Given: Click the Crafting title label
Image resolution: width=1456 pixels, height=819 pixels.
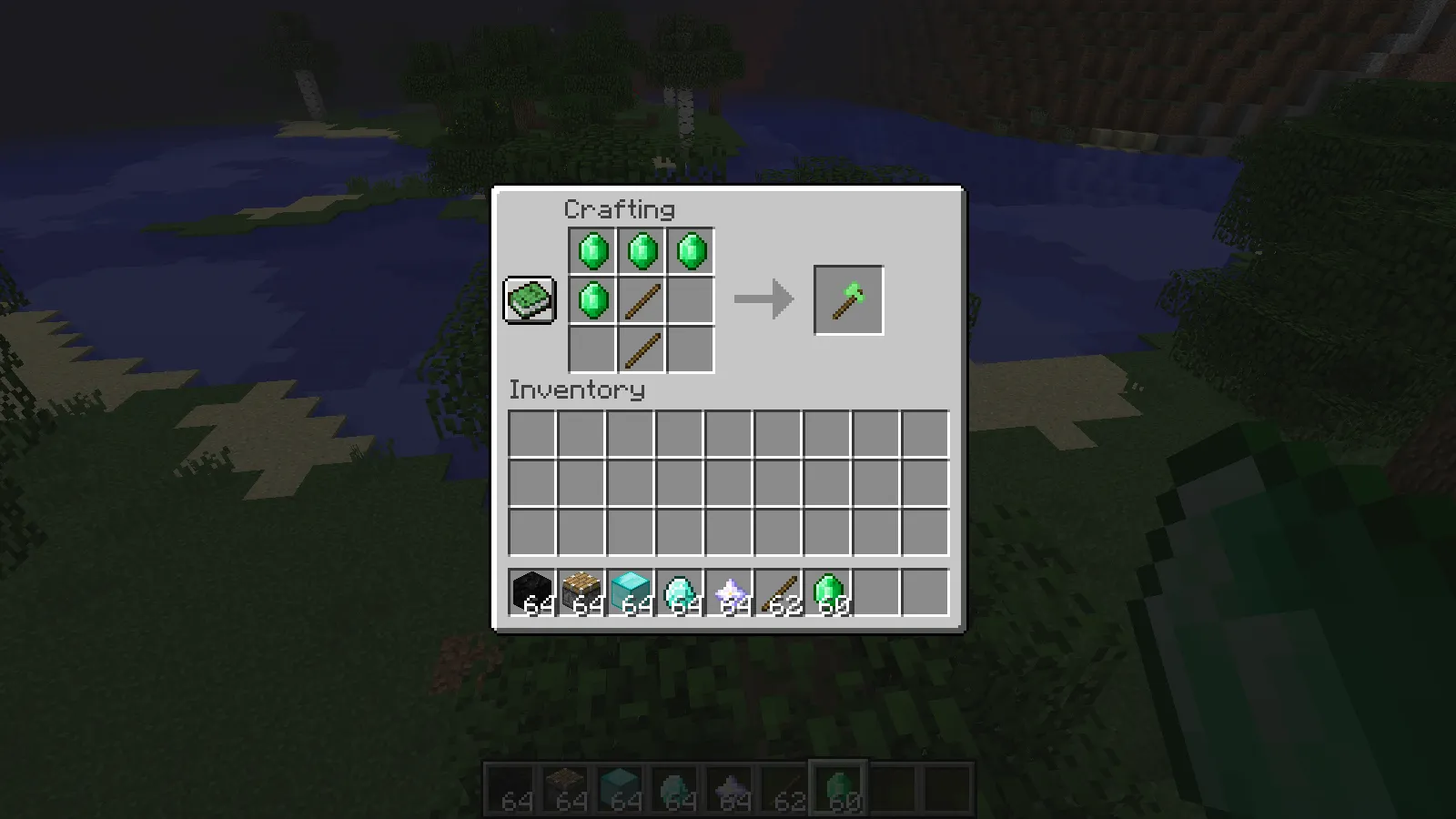Looking at the screenshot, I should [620, 209].
